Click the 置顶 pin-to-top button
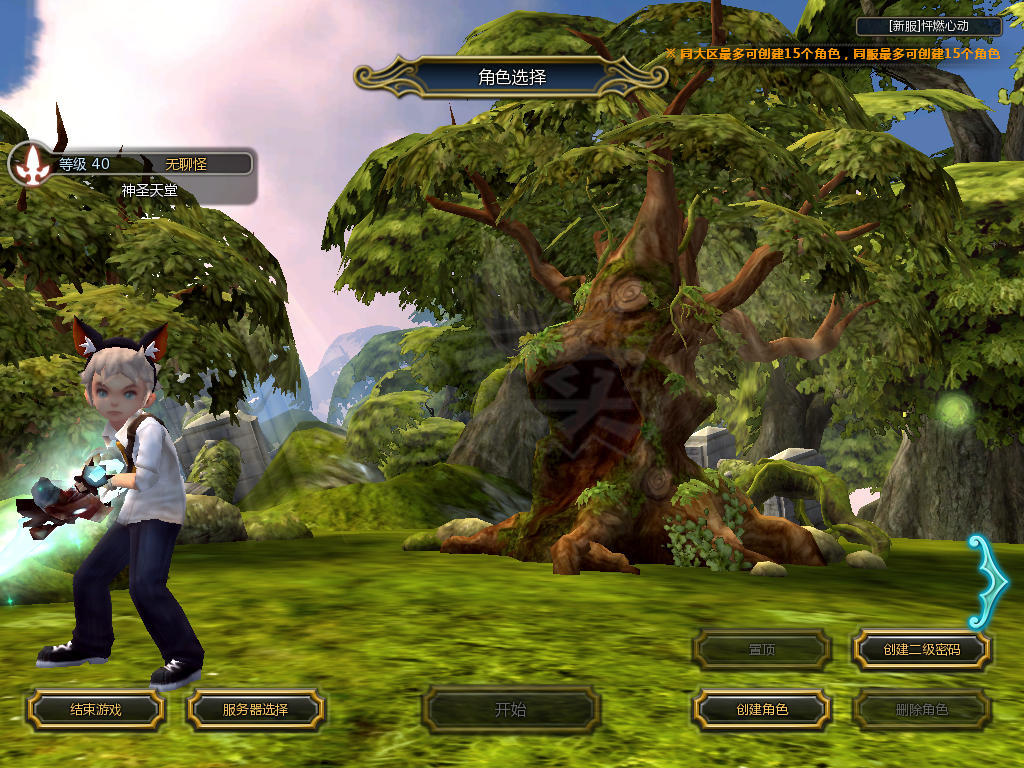 tap(762, 649)
